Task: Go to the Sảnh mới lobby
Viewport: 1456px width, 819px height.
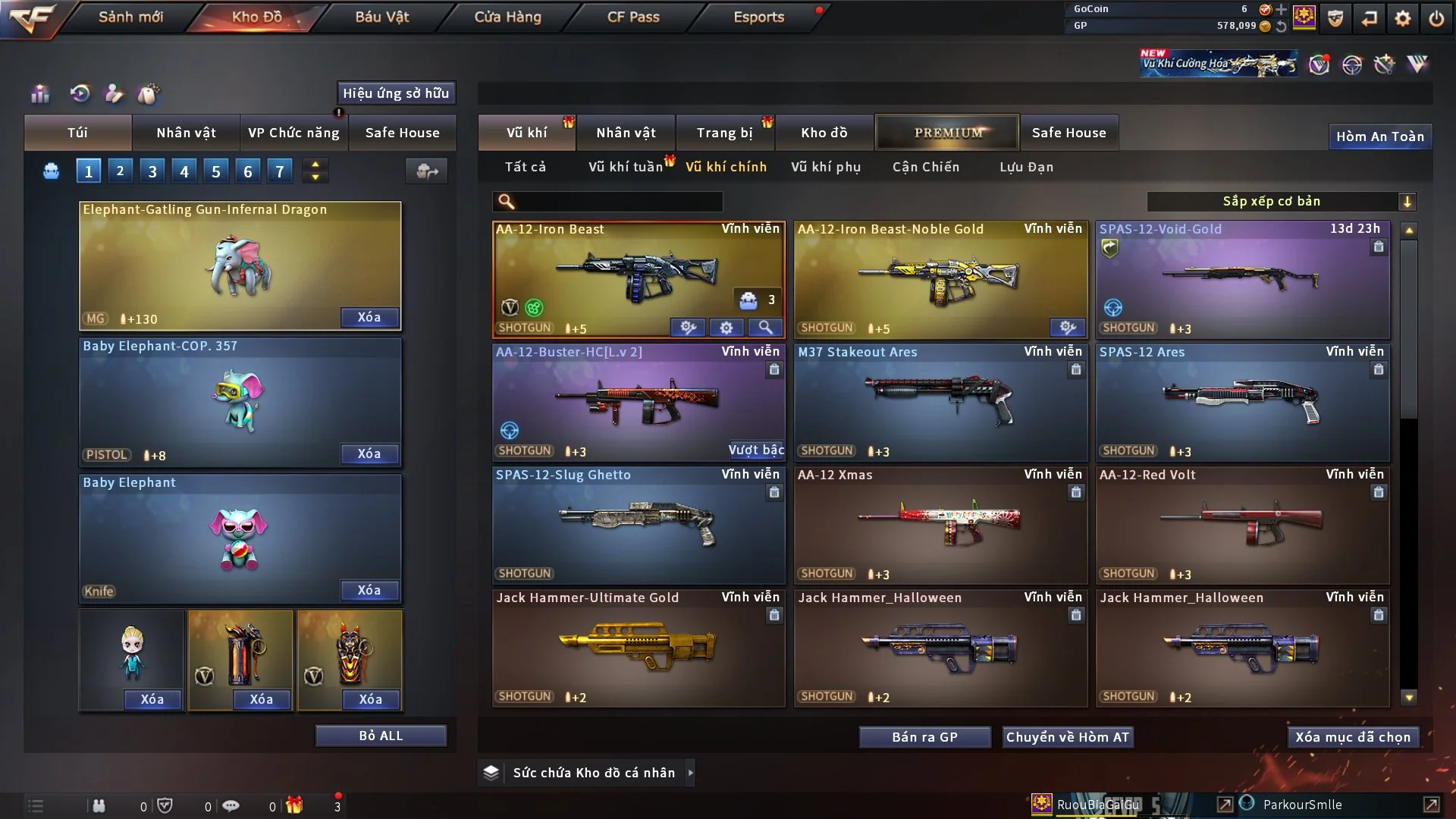Action: coord(130,17)
